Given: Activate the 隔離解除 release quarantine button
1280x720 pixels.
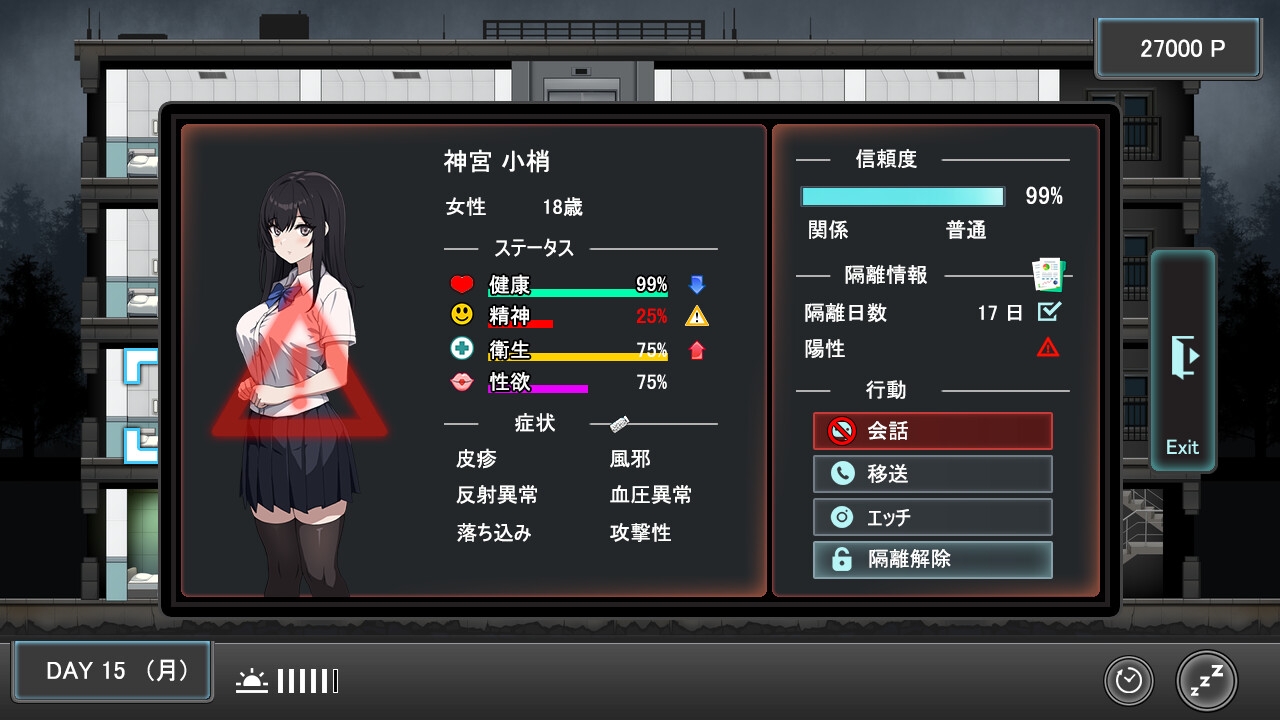Looking at the screenshot, I should click(x=932, y=560).
